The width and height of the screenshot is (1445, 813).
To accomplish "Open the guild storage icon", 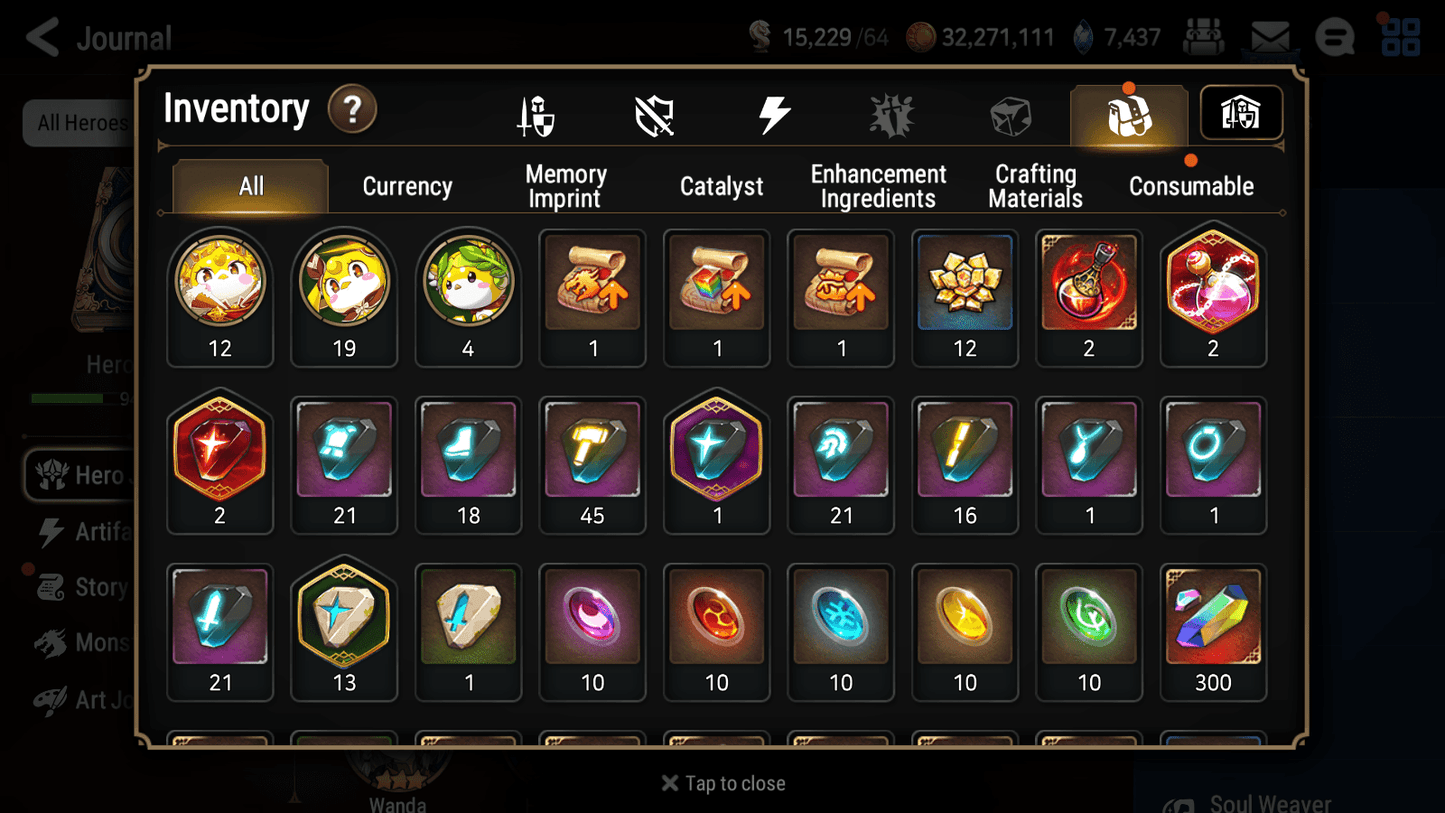I will [1240, 113].
